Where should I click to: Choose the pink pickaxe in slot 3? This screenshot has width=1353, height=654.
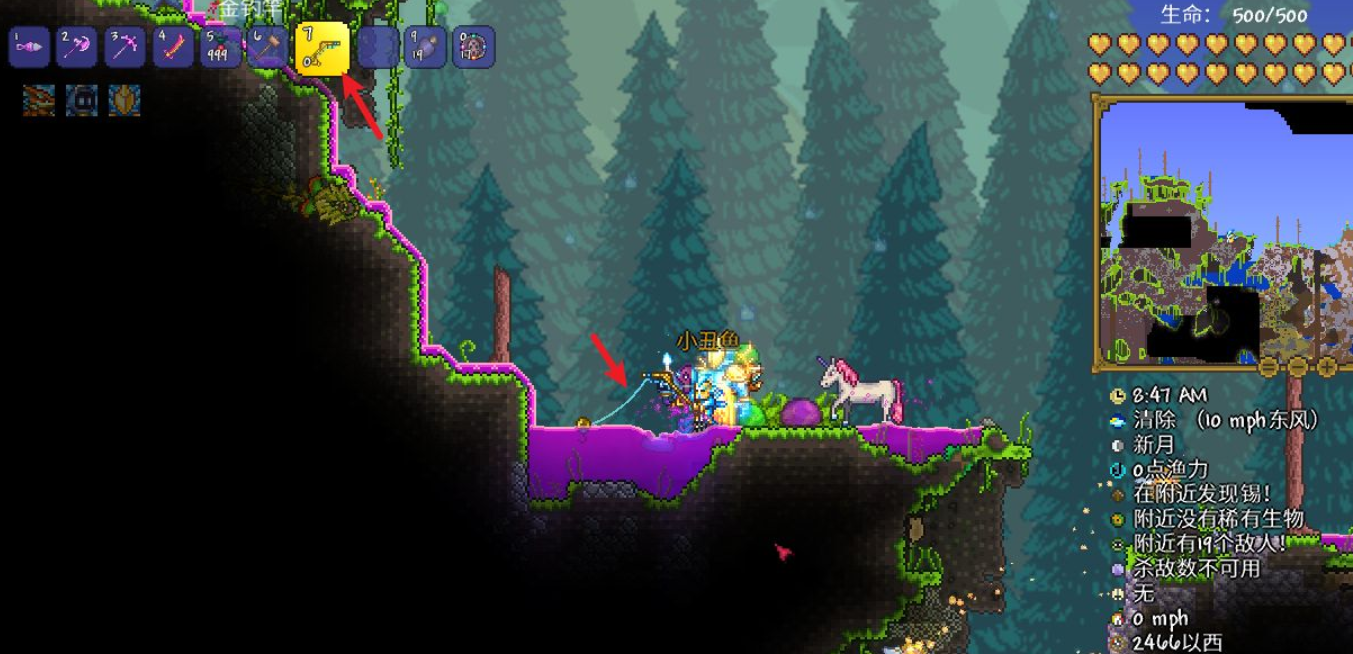pyautogui.click(x=126, y=47)
